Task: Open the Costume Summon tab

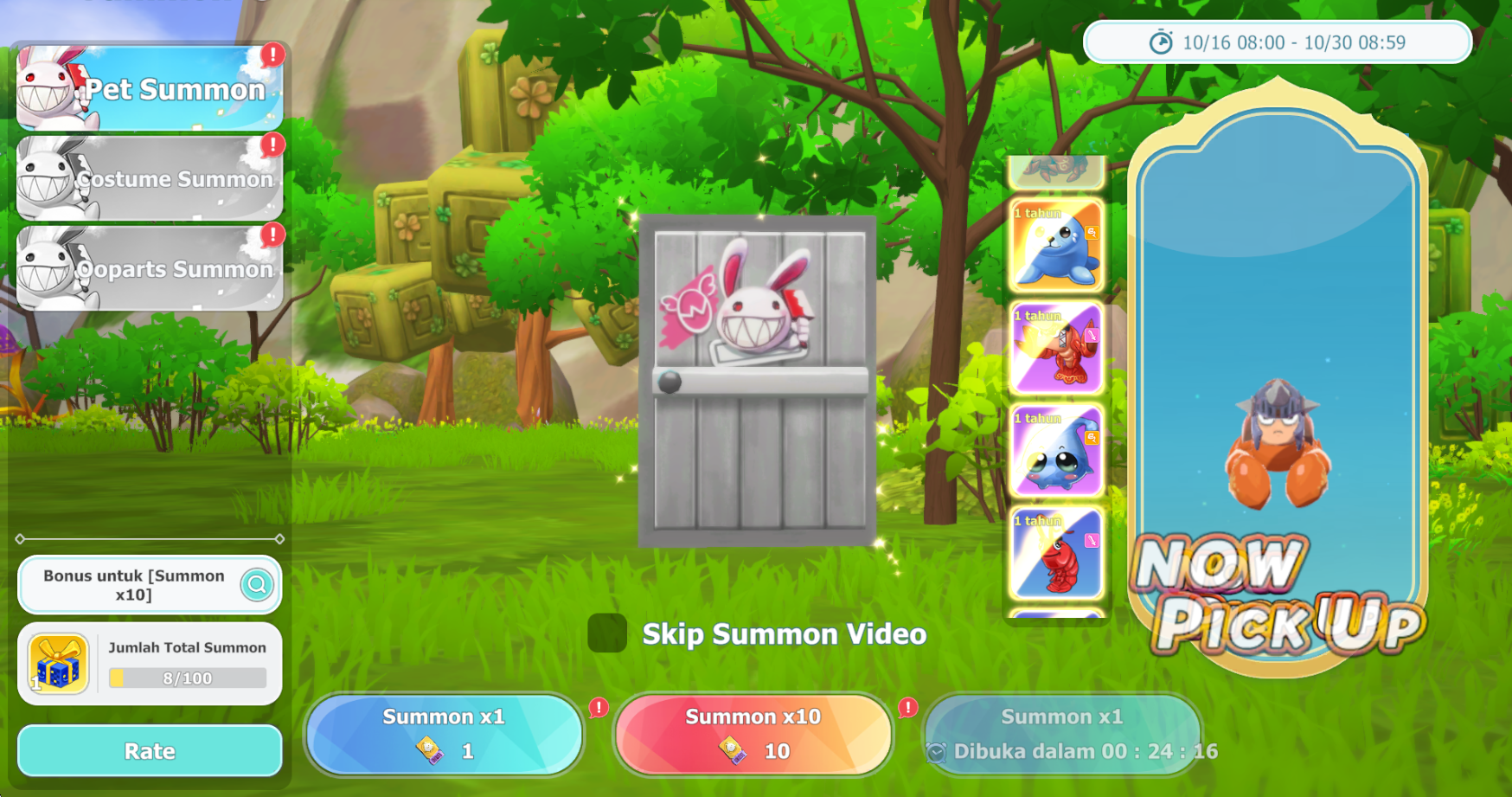Action: 150,178
